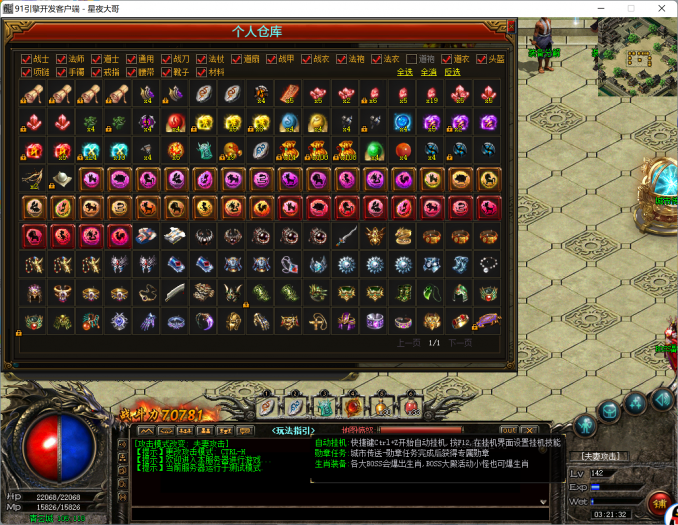Click the 全选 select-all link
The width and height of the screenshot is (678, 525).
click(404, 72)
